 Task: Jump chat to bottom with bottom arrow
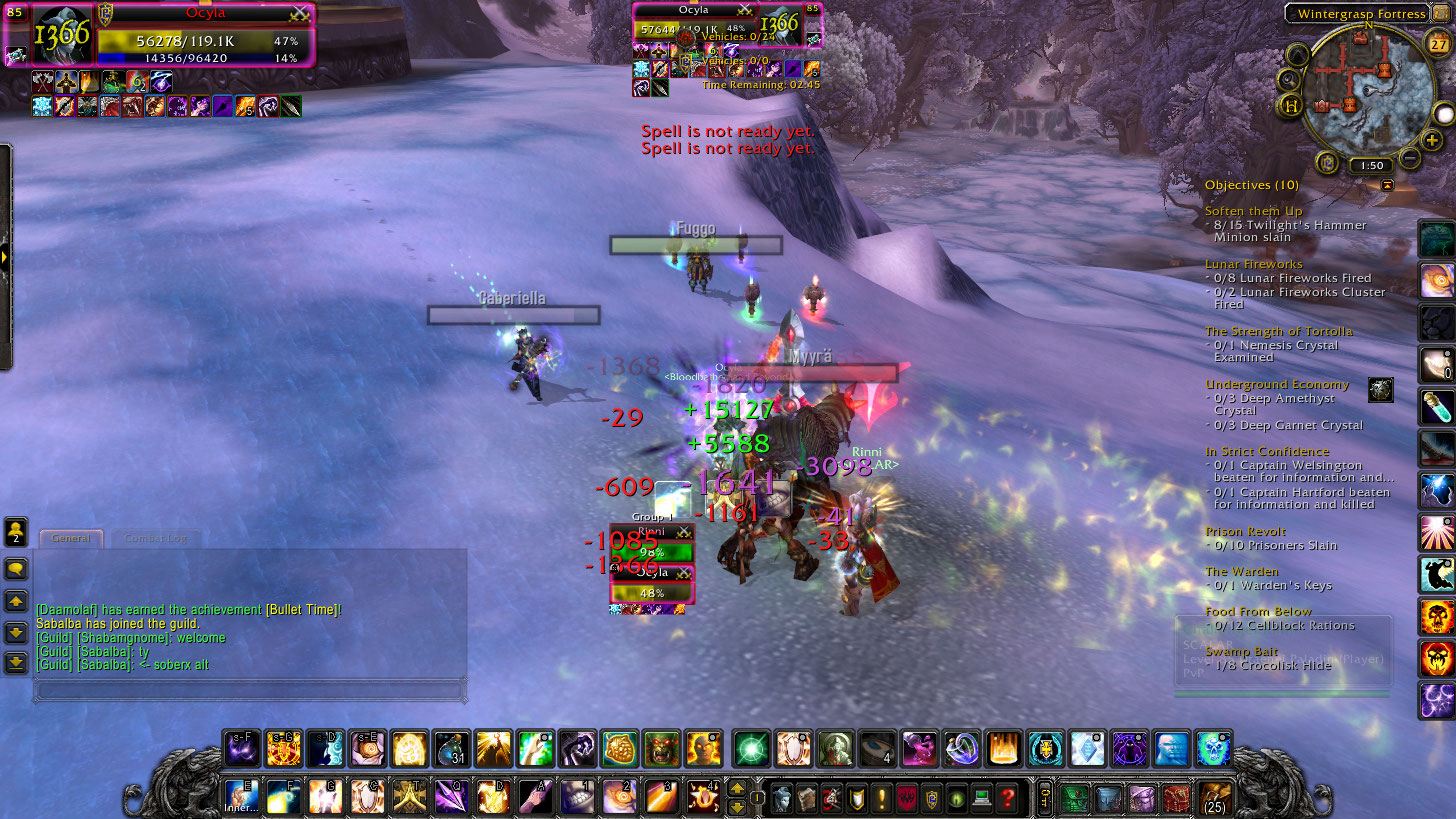(16, 662)
